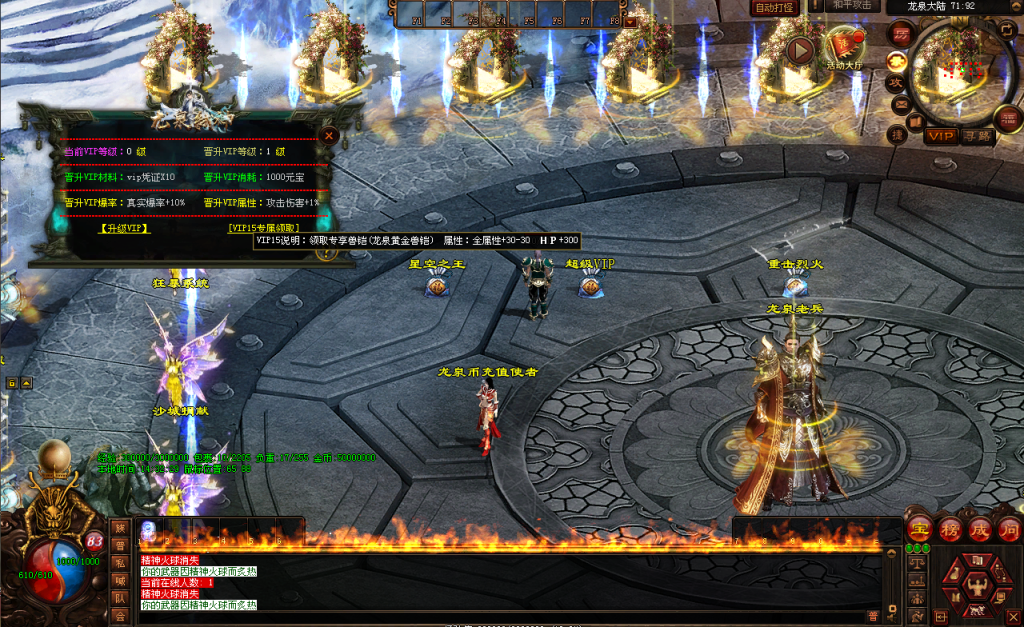
Task: Open the 宝 treasure orb button
Action: (x=919, y=529)
